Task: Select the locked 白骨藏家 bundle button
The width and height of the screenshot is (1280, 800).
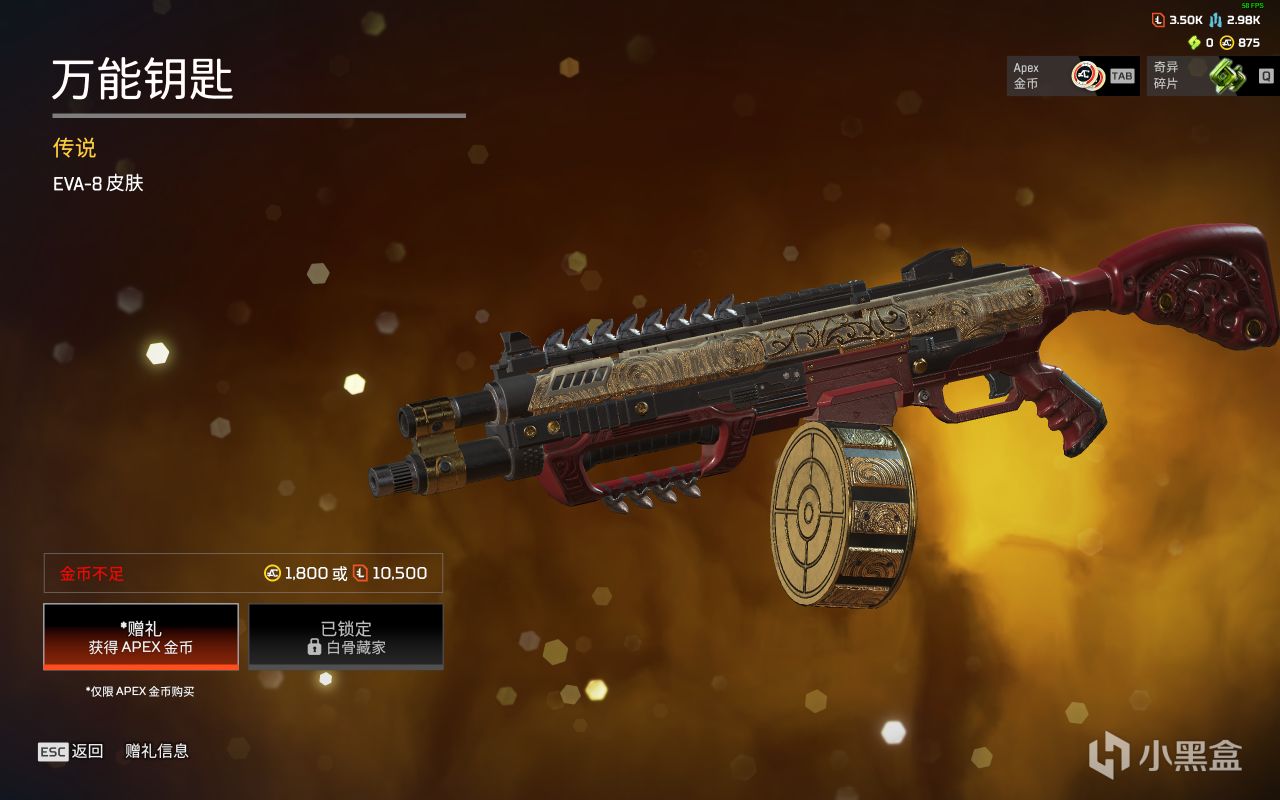Action: tap(345, 637)
